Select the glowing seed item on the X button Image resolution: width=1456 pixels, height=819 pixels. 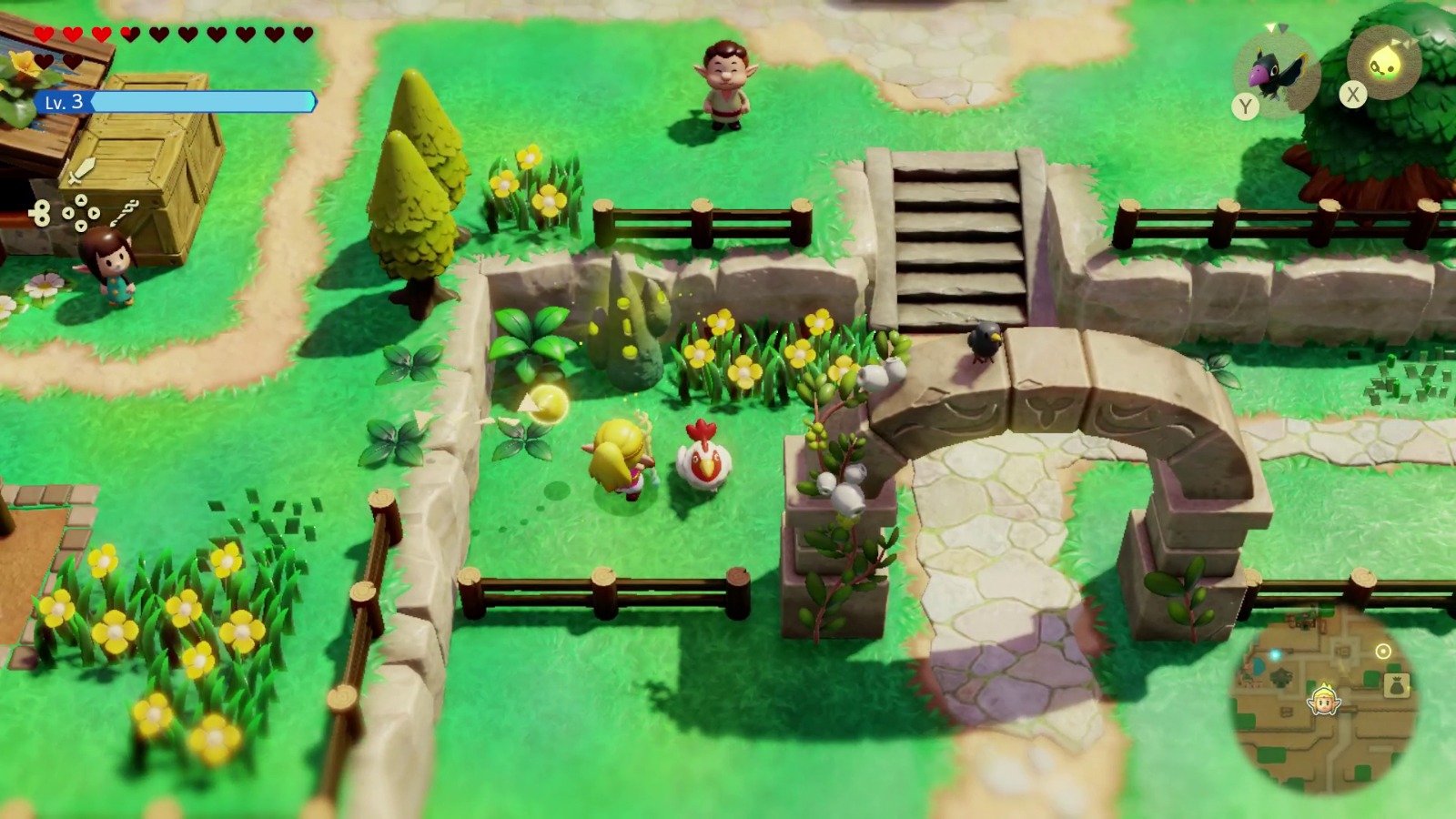[x=1385, y=62]
